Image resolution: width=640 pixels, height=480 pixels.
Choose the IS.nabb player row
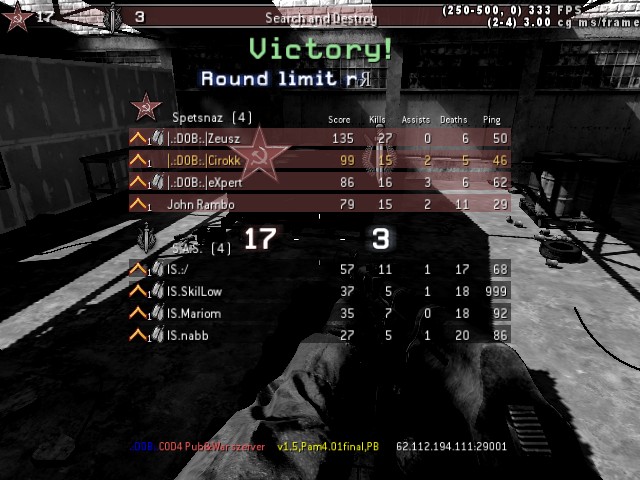point(319,335)
